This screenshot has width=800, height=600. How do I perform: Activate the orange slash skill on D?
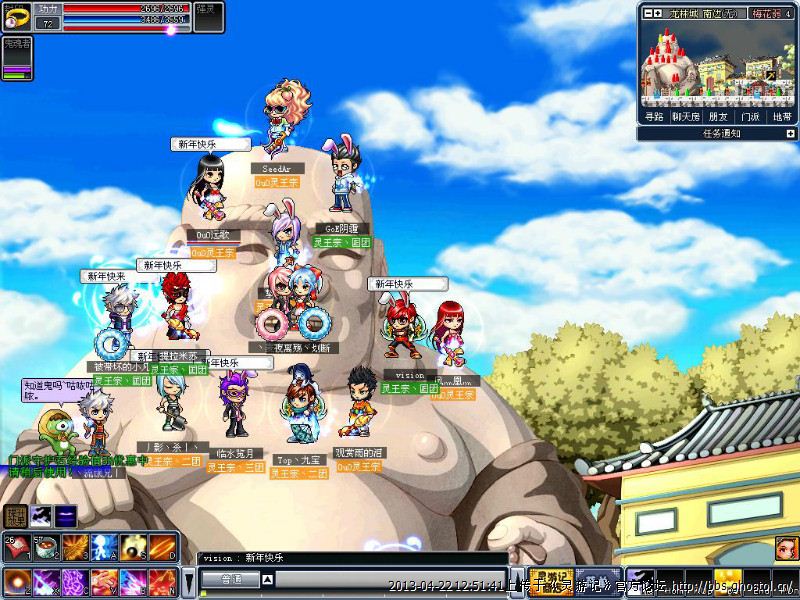click(163, 547)
